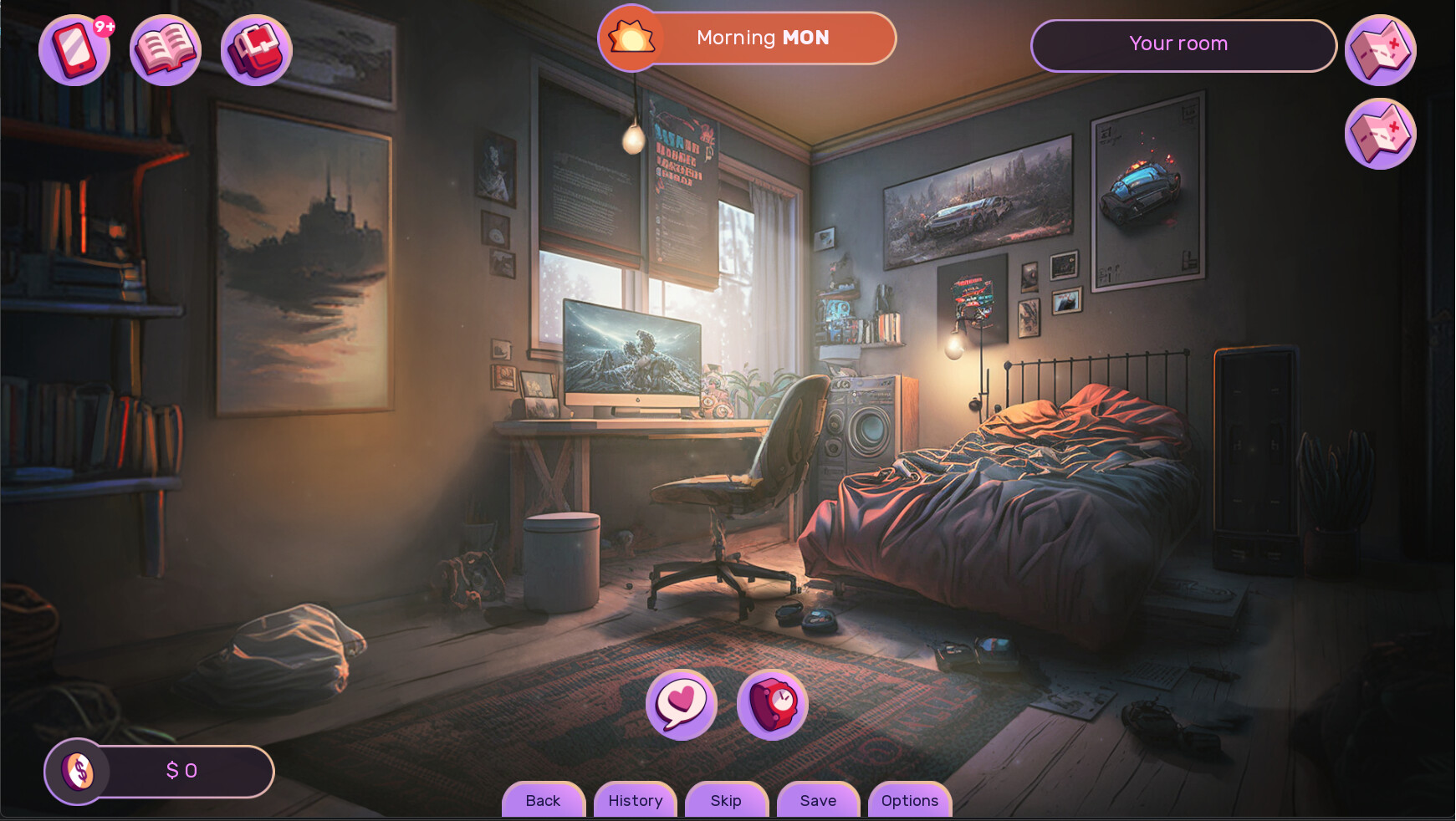Viewport: 1456px width, 821px height.
Task: Click the $0 money display
Action: pyautogui.click(x=182, y=771)
